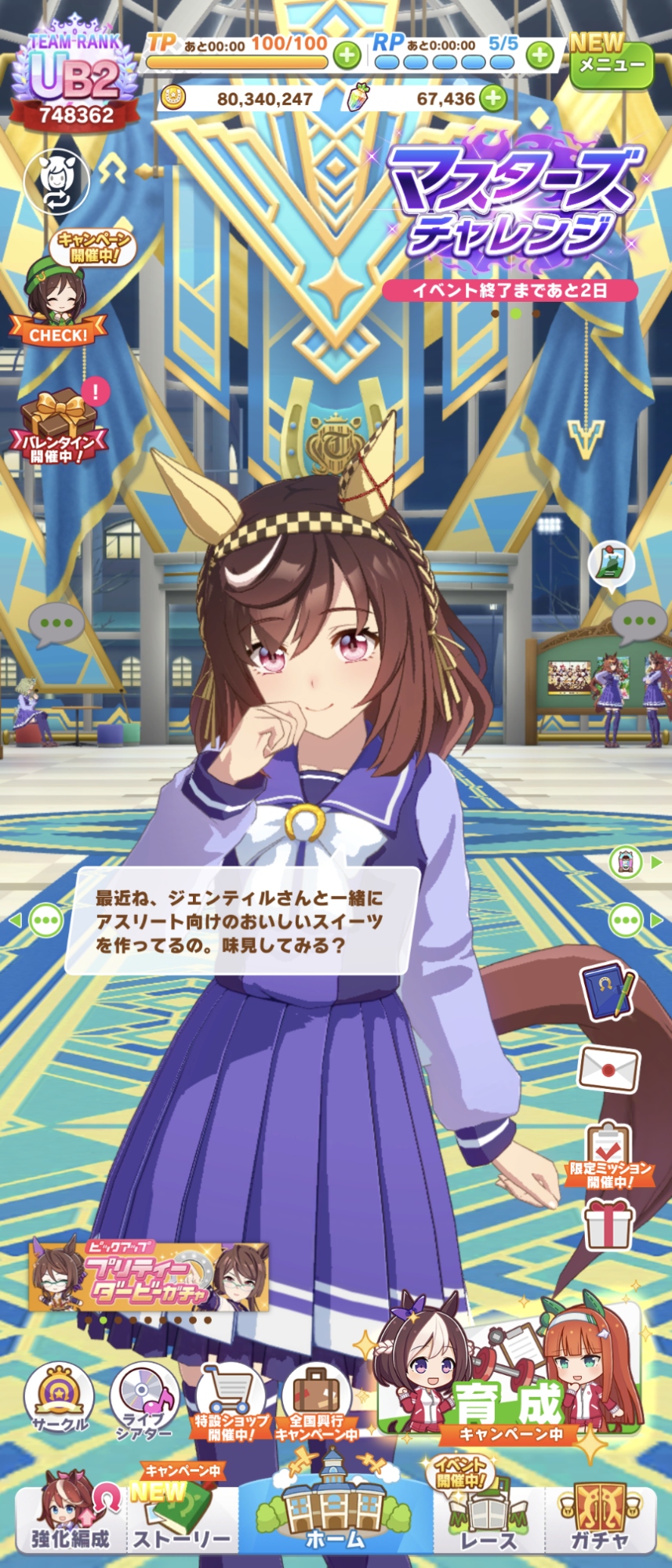Viewport: 672px width, 1568px height.
Task: Switch to the 強化編成 tab
Action: (71, 1521)
